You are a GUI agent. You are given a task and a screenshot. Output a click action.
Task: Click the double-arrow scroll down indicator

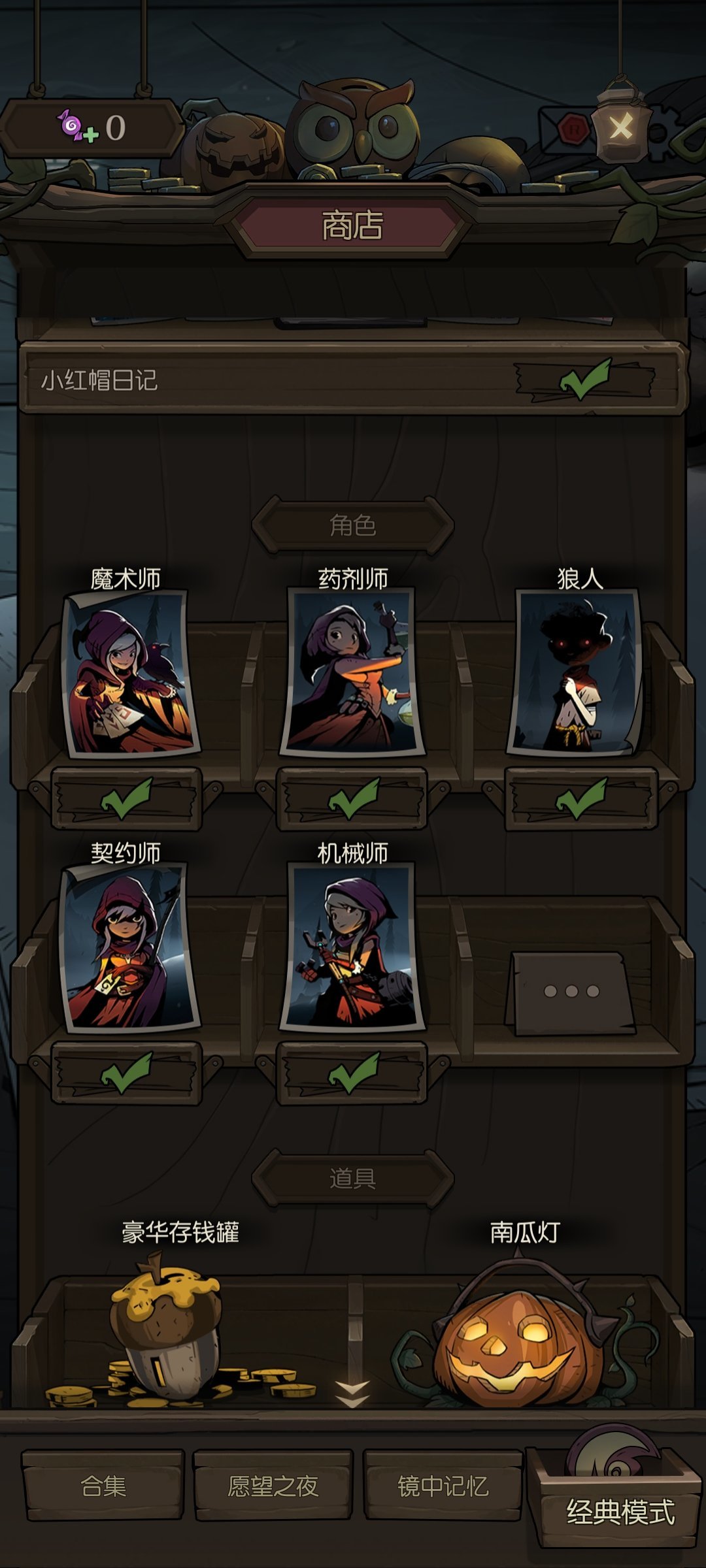click(352, 1394)
